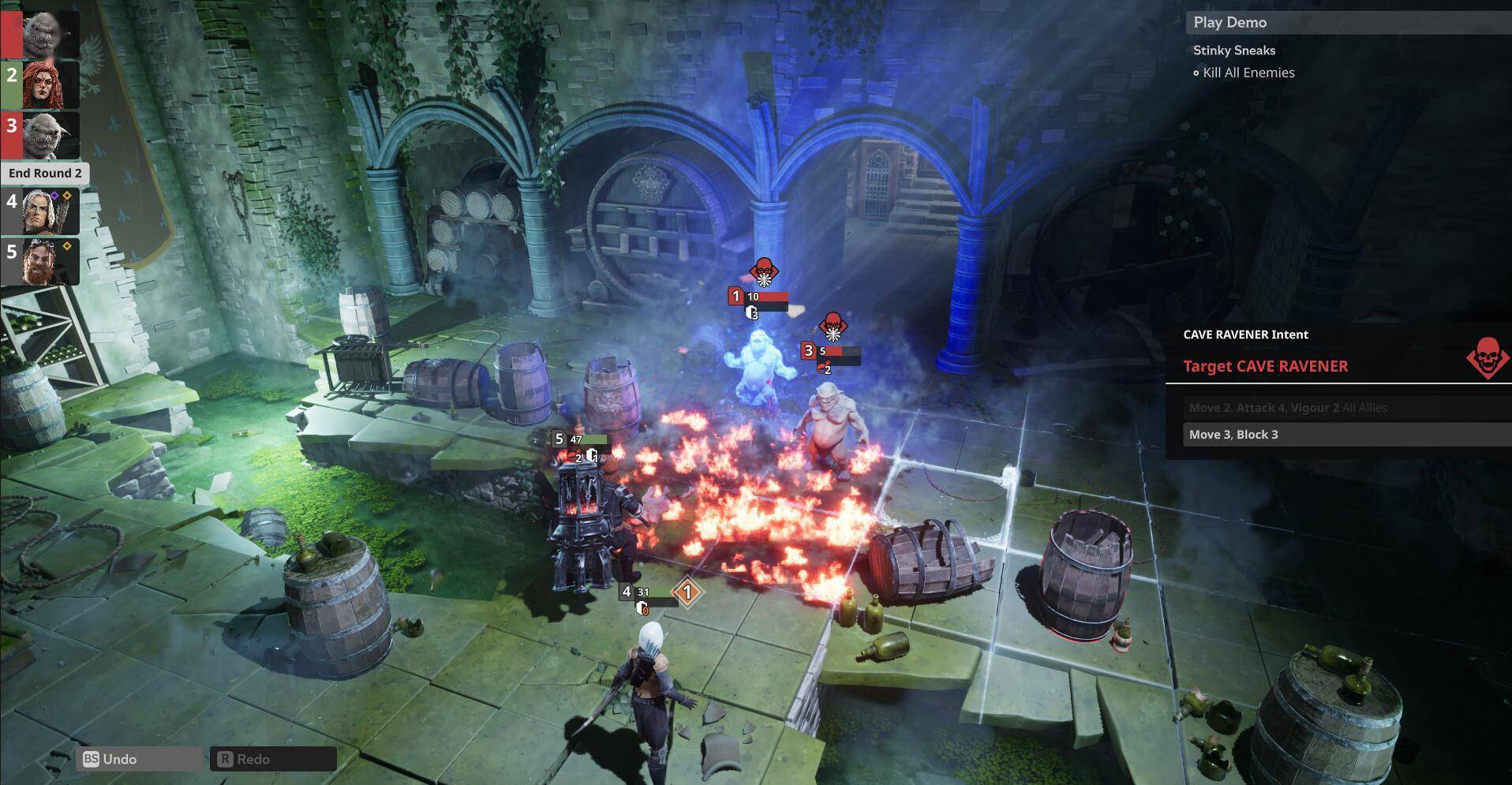1512x785 pixels.
Task: Choose the bearded hero portrait numbered 5
Action: [x=49, y=261]
